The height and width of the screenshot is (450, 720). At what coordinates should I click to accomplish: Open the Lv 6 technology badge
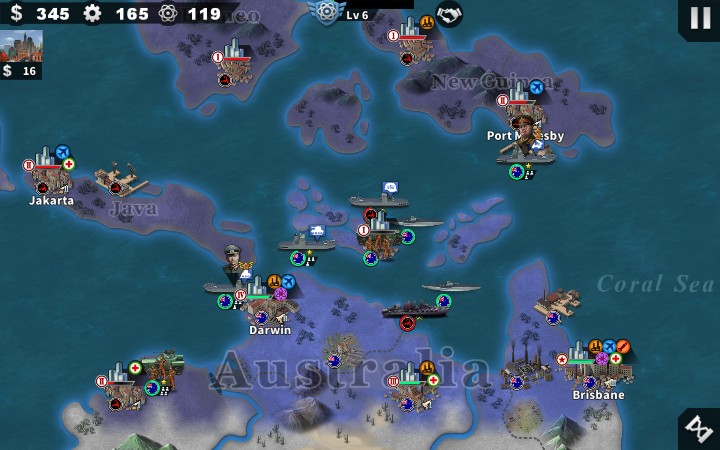click(328, 12)
